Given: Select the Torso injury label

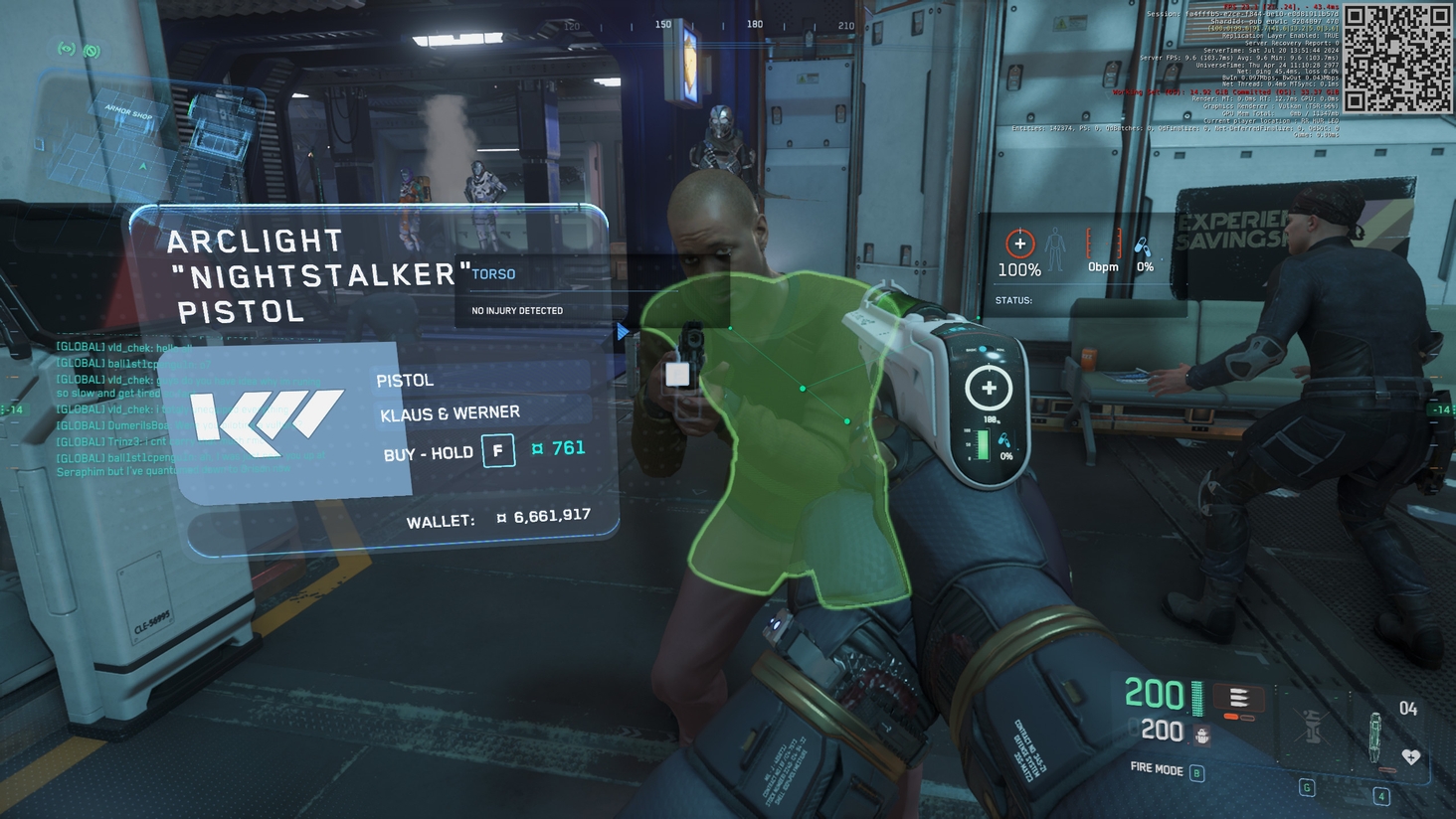Looking at the screenshot, I should tap(493, 274).
